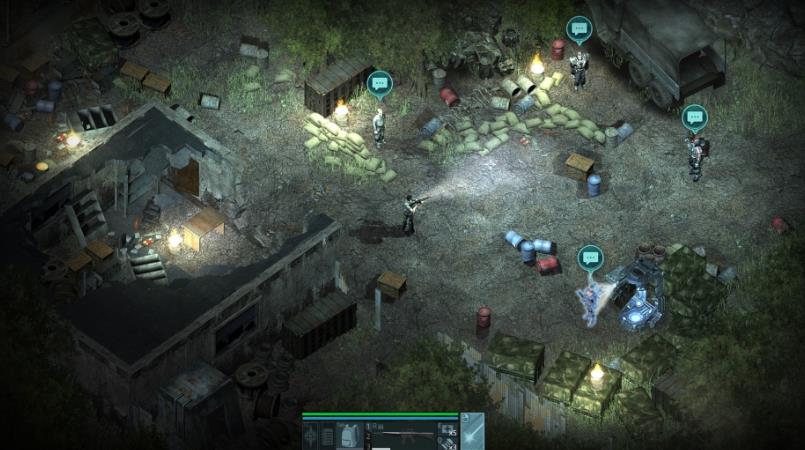Open dialogue bubble above the red-armored soldier
Screen dimensions: 805x450
694,117
